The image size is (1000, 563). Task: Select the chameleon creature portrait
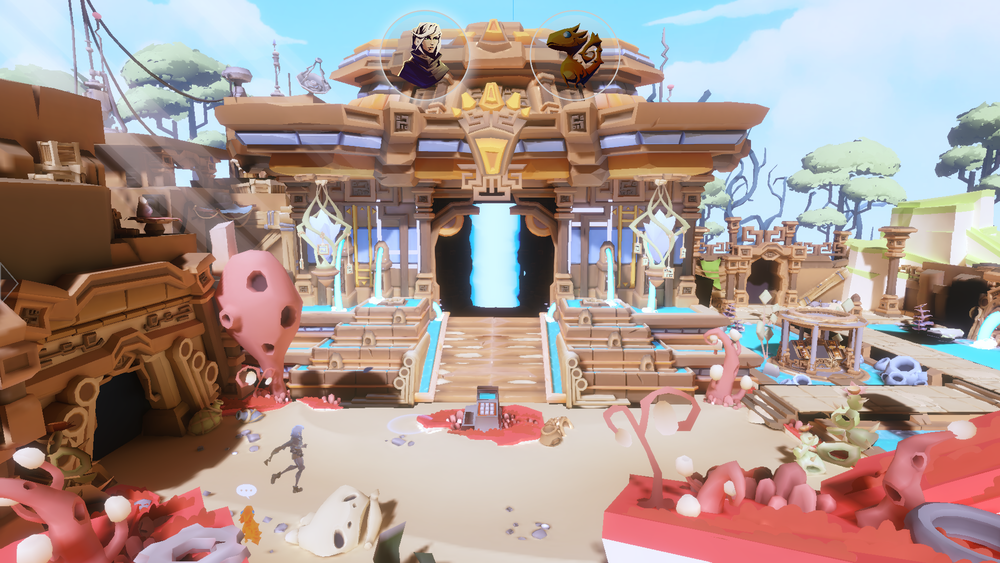[x=573, y=55]
